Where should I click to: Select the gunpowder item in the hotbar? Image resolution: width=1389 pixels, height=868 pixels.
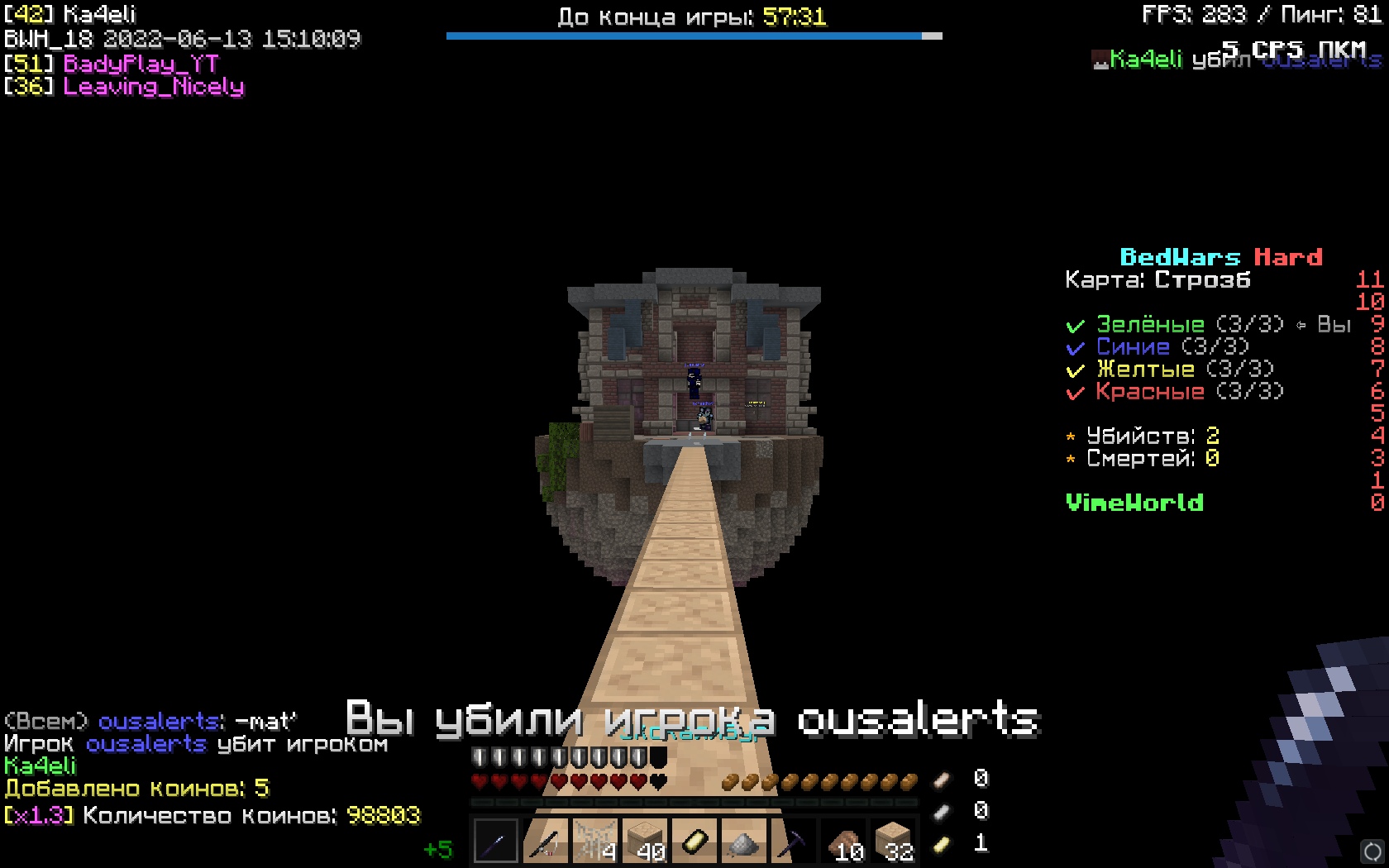click(746, 842)
